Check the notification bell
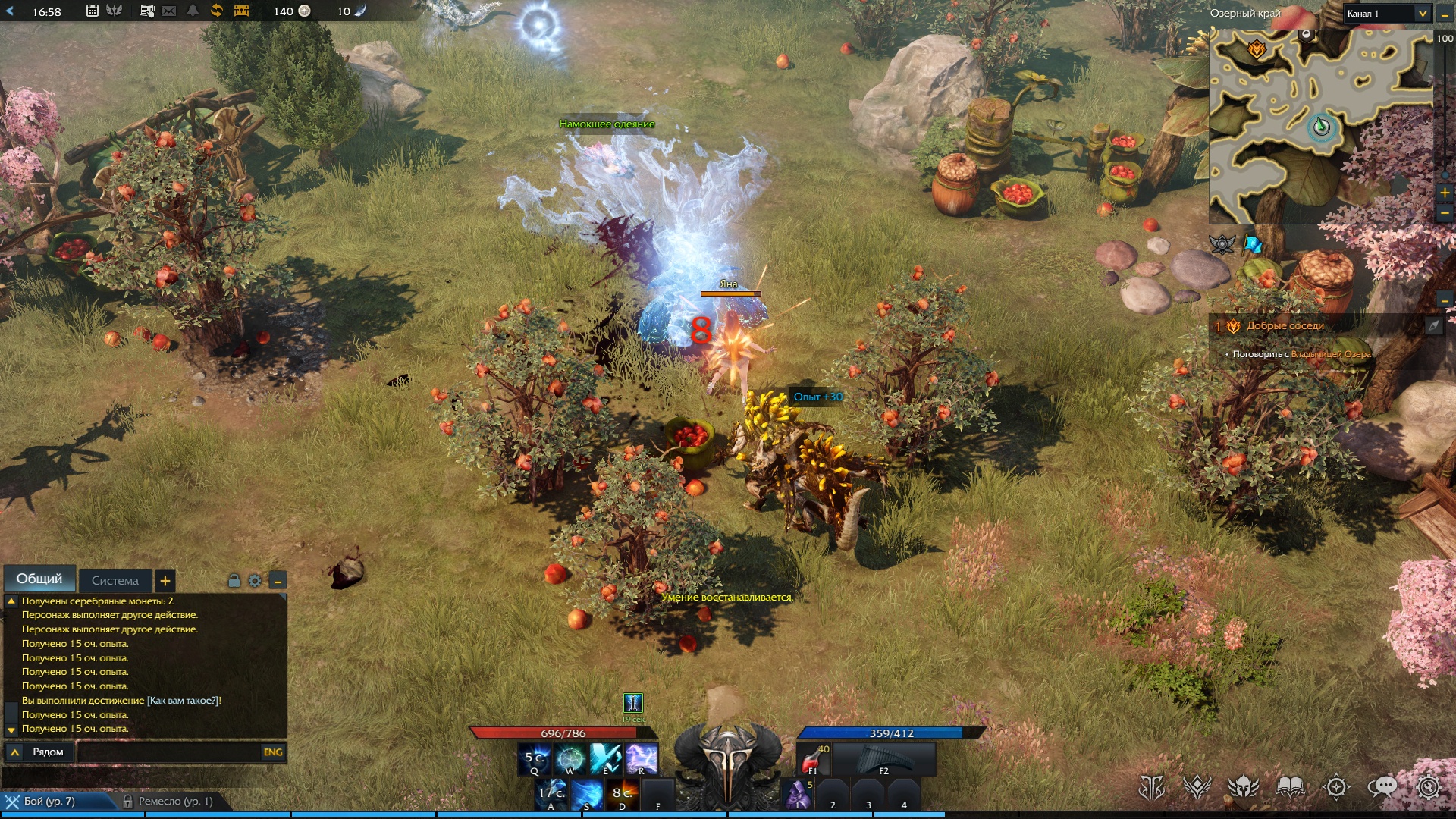 tap(193, 11)
